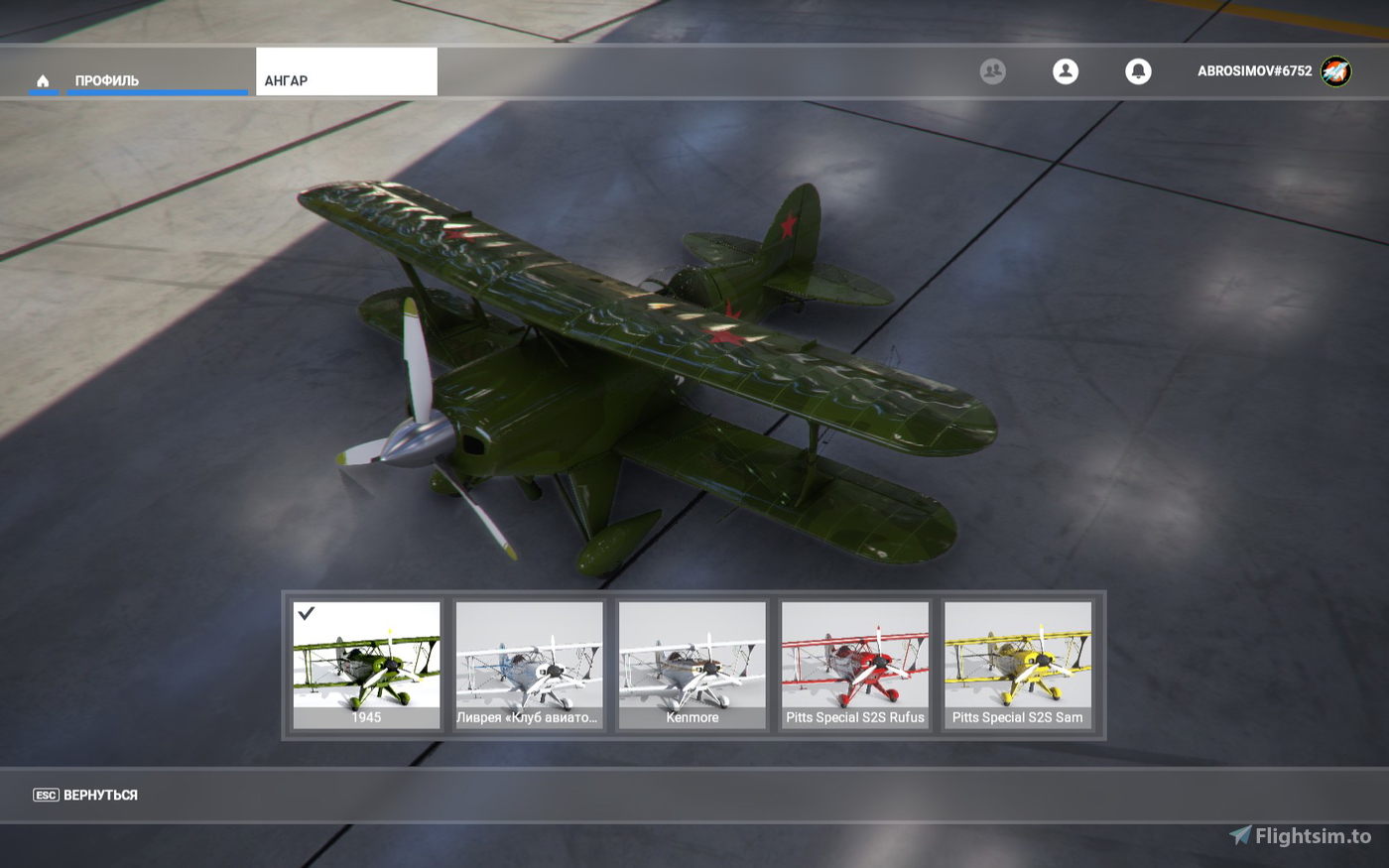The width and height of the screenshot is (1389, 868).
Task: Open notifications via the bell icon
Action: pyautogui.click(x=1138, y=71)
